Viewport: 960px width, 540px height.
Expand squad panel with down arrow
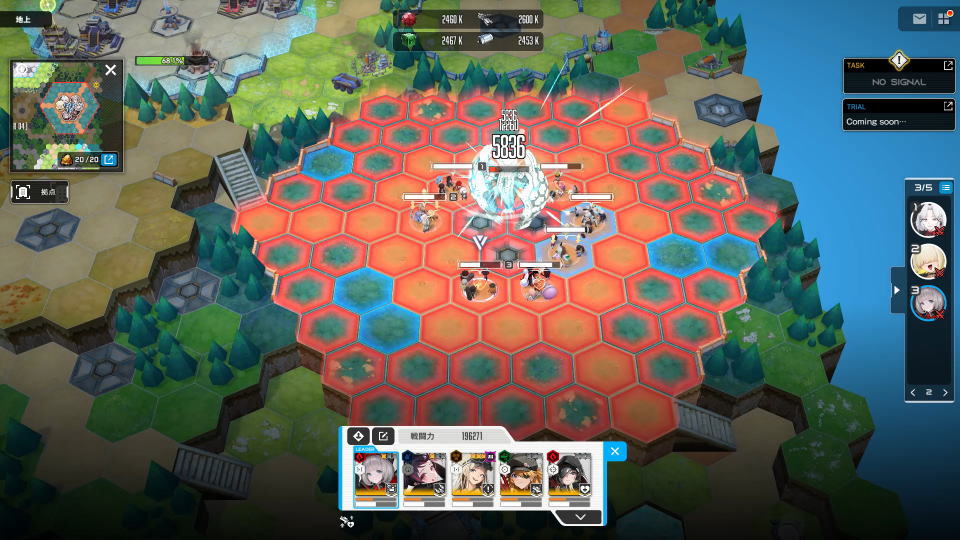(x=580, y=517)
